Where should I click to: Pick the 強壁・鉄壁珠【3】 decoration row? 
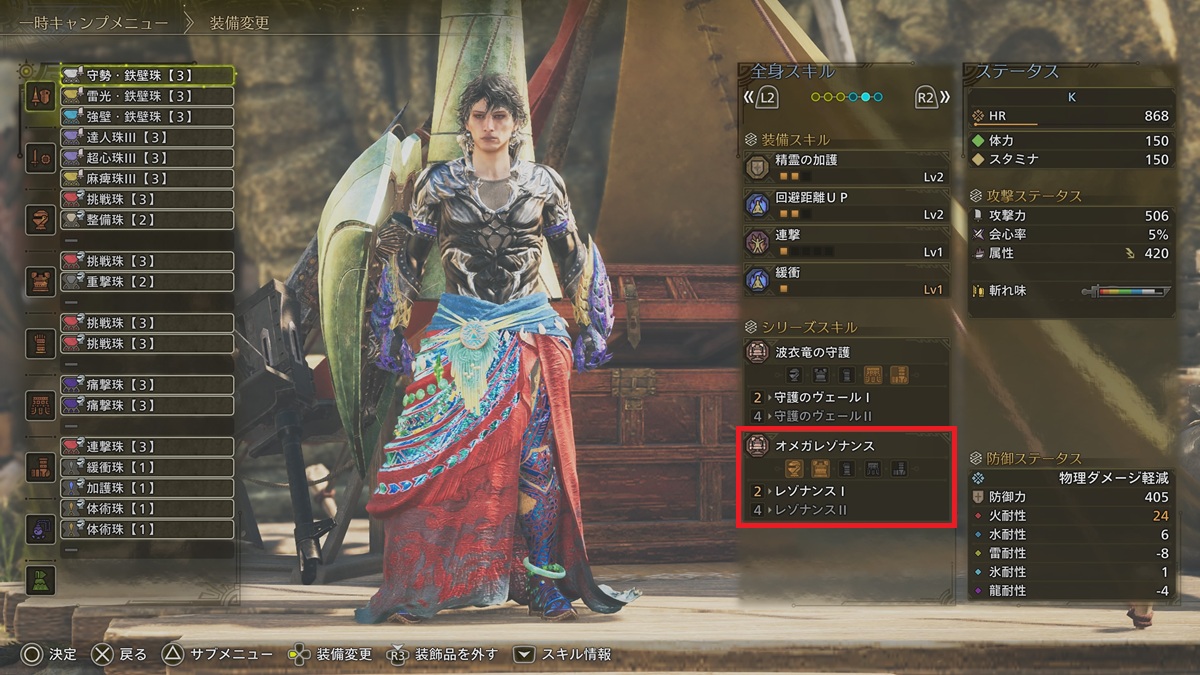(x=146, y=117)
